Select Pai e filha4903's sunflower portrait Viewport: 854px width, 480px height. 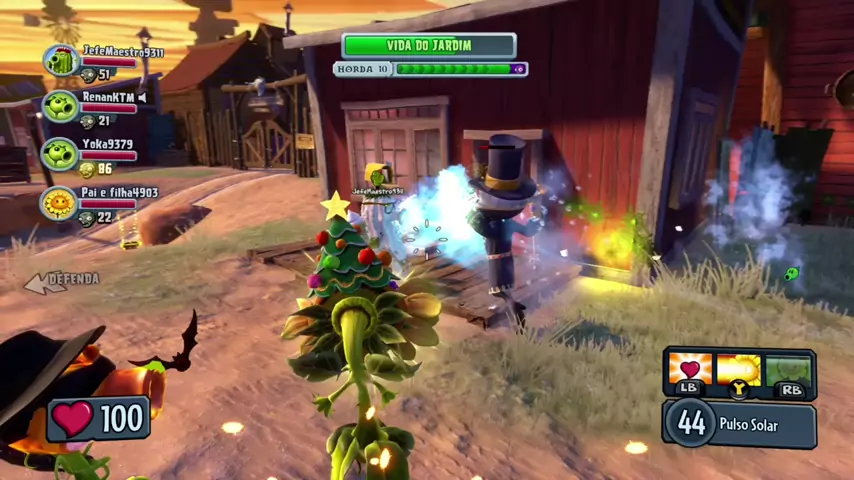[x=60, y=203]
